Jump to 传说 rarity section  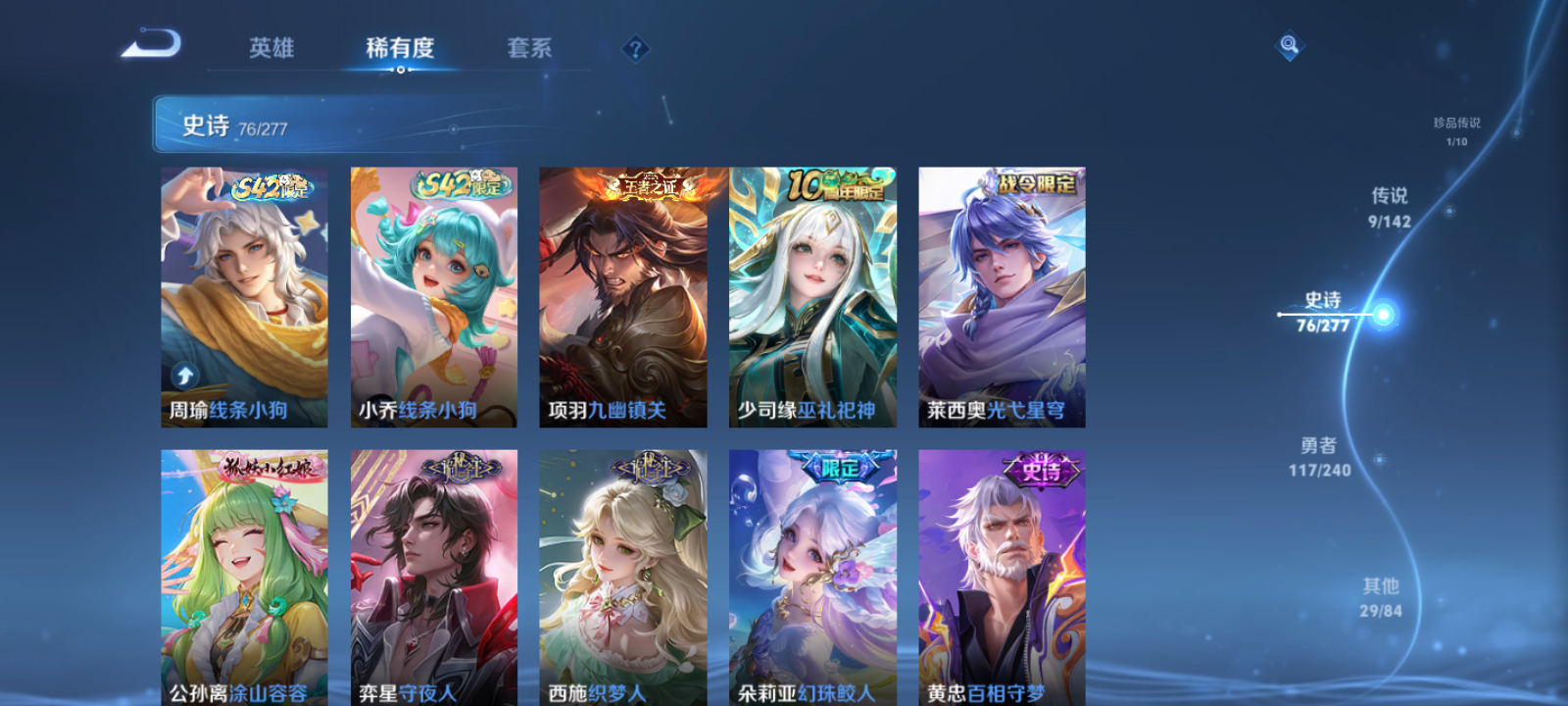coord(1393,205)
